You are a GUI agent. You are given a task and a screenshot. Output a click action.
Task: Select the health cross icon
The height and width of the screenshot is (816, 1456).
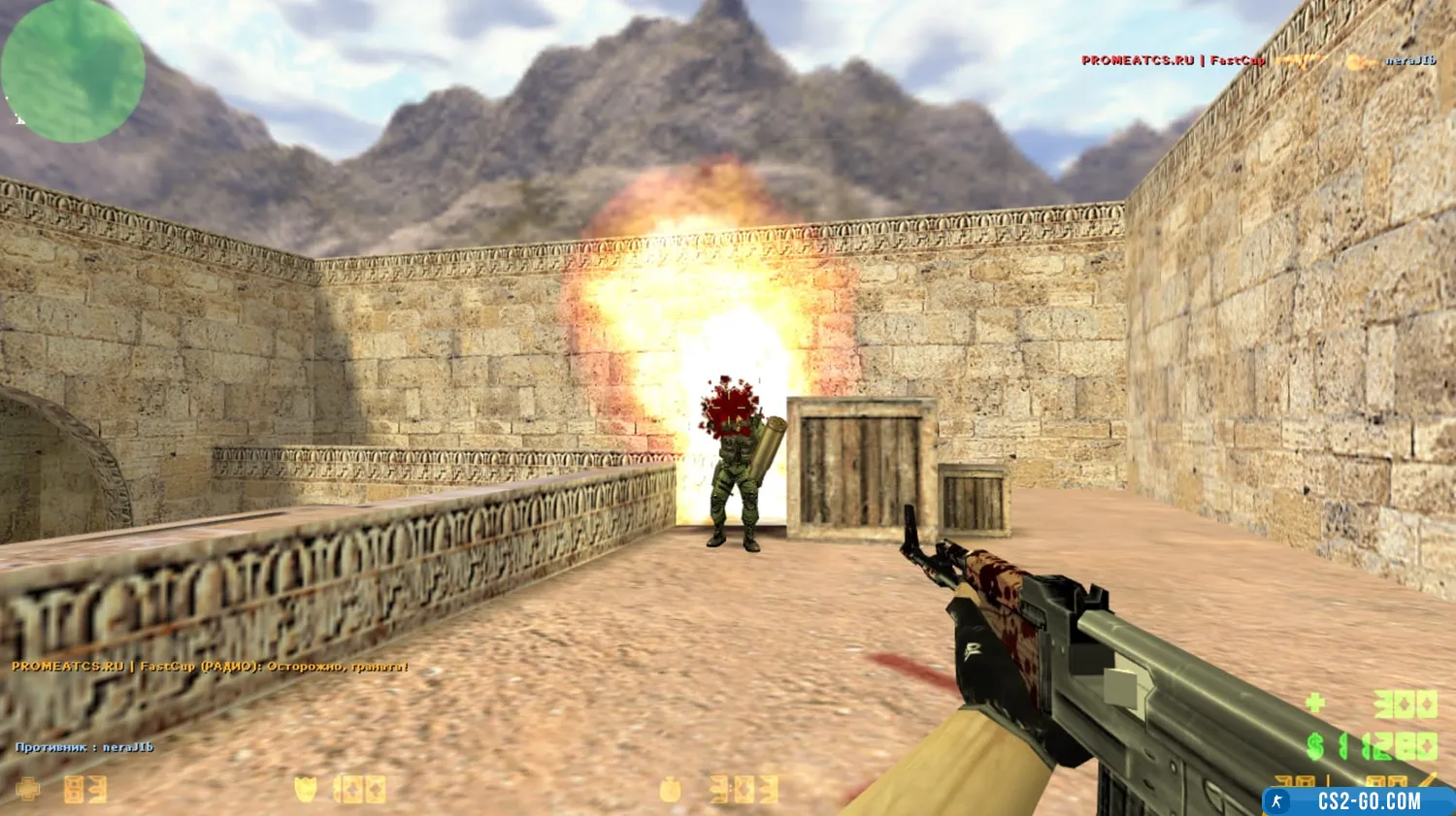click(x=28, y=789)
